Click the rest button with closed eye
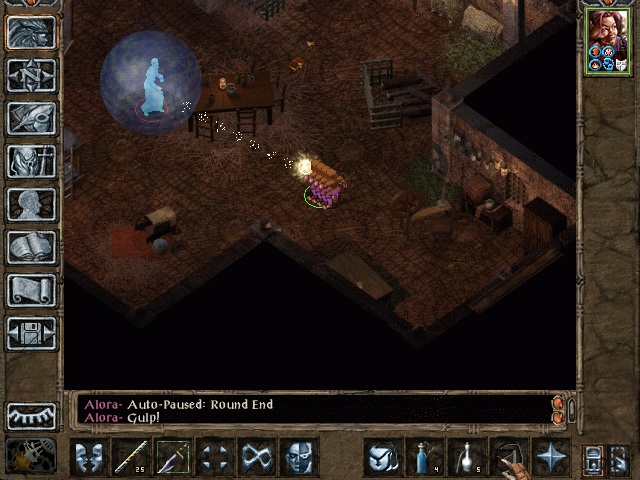Screen dimensions: 640x480 31,414
